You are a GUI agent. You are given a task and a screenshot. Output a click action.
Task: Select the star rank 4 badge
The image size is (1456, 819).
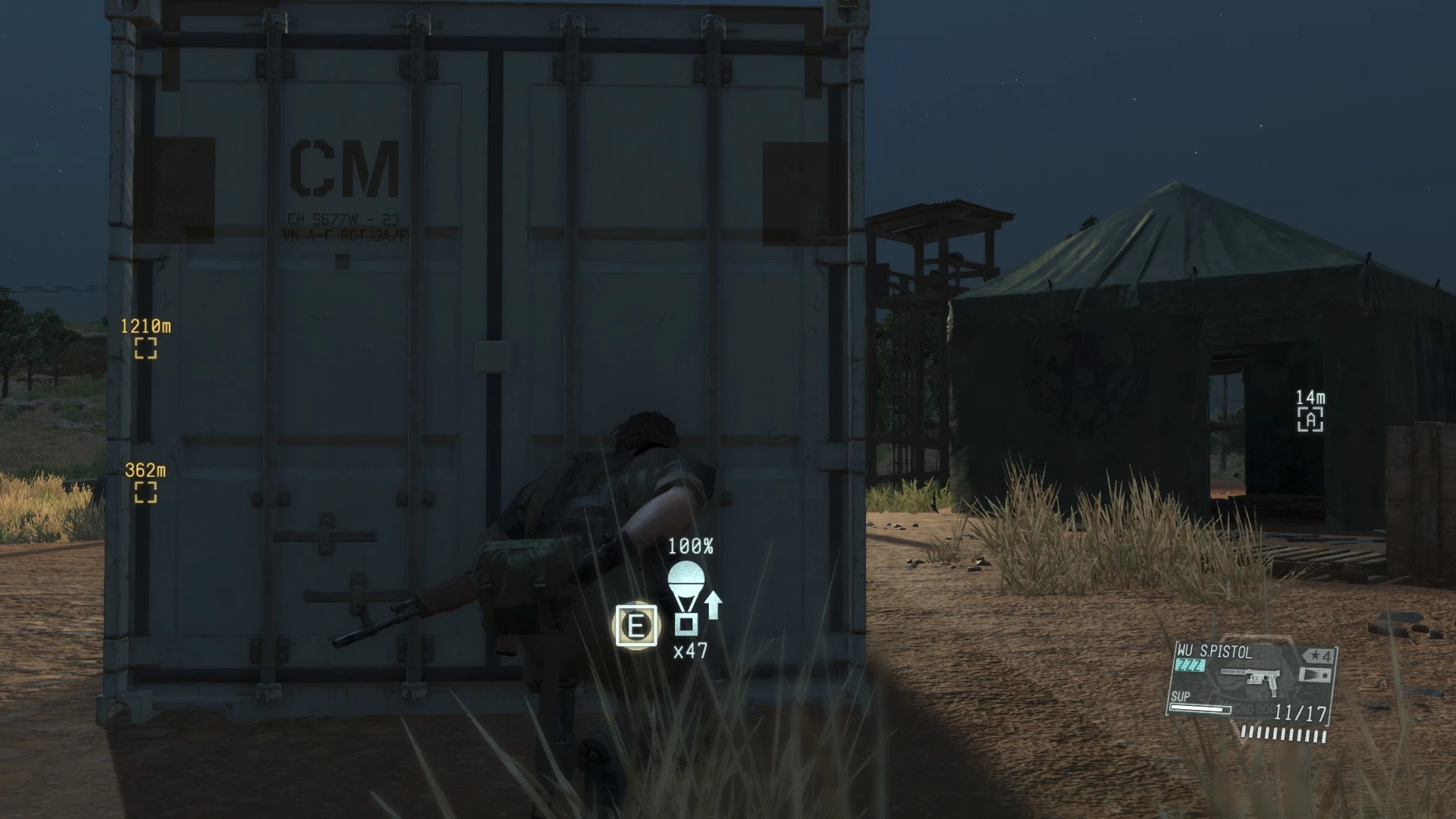point(1319,655)
